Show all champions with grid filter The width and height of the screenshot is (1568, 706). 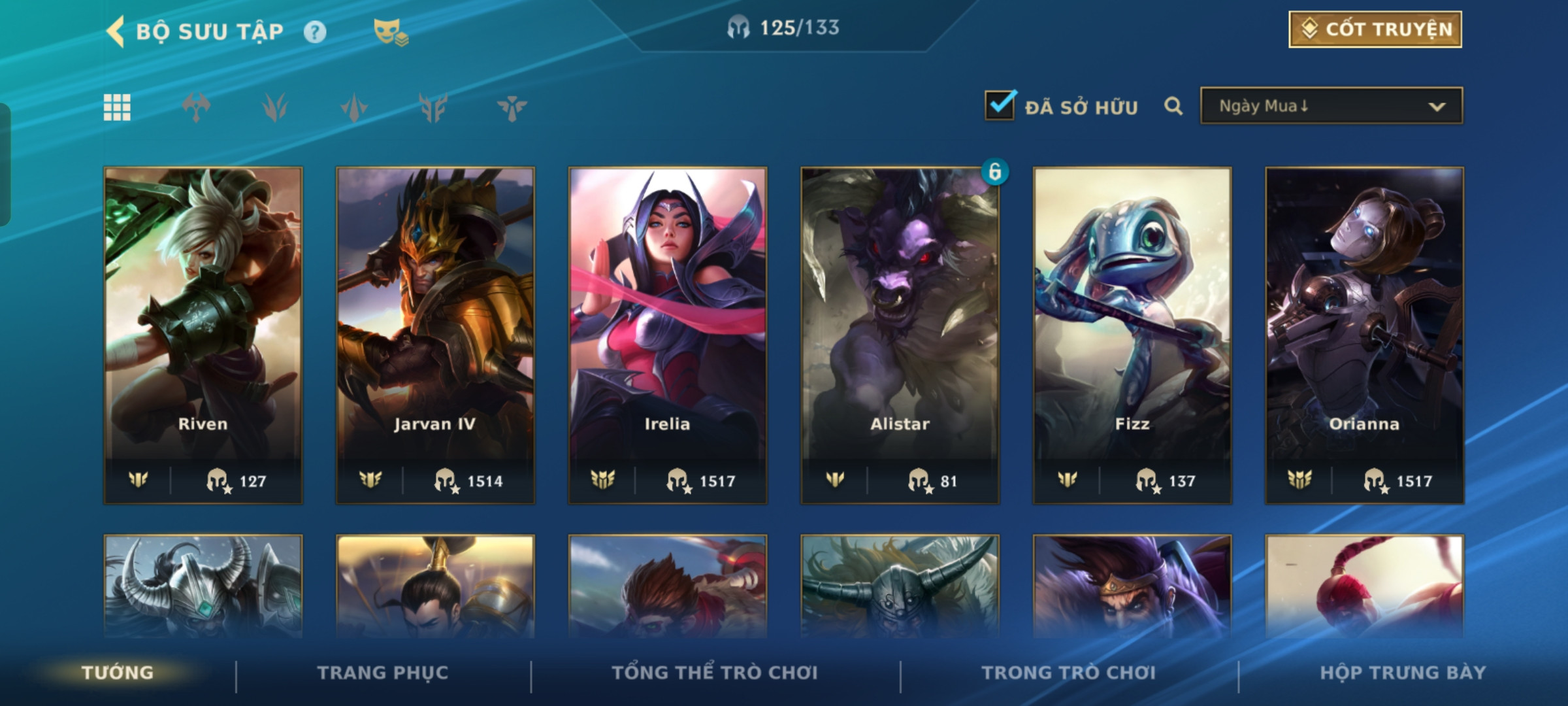(117, 107)
